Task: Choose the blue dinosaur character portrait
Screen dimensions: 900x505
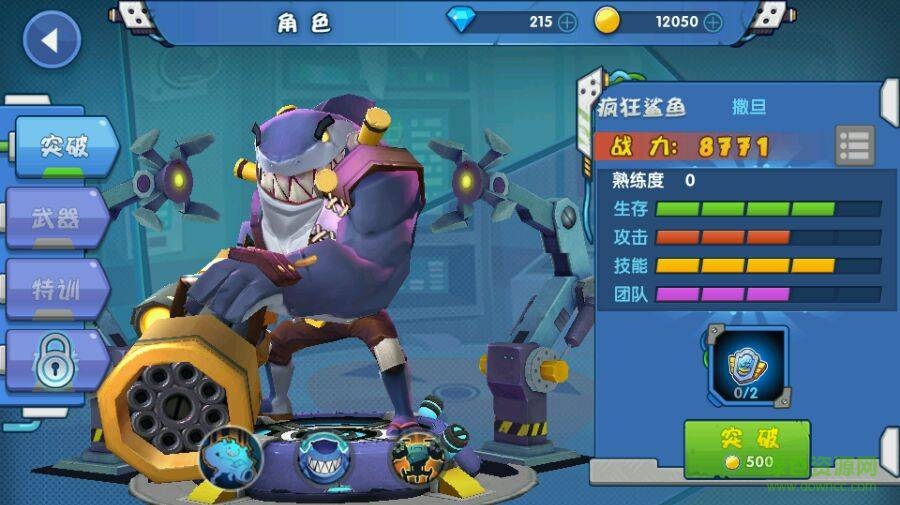Action: (x=230, y=458)
